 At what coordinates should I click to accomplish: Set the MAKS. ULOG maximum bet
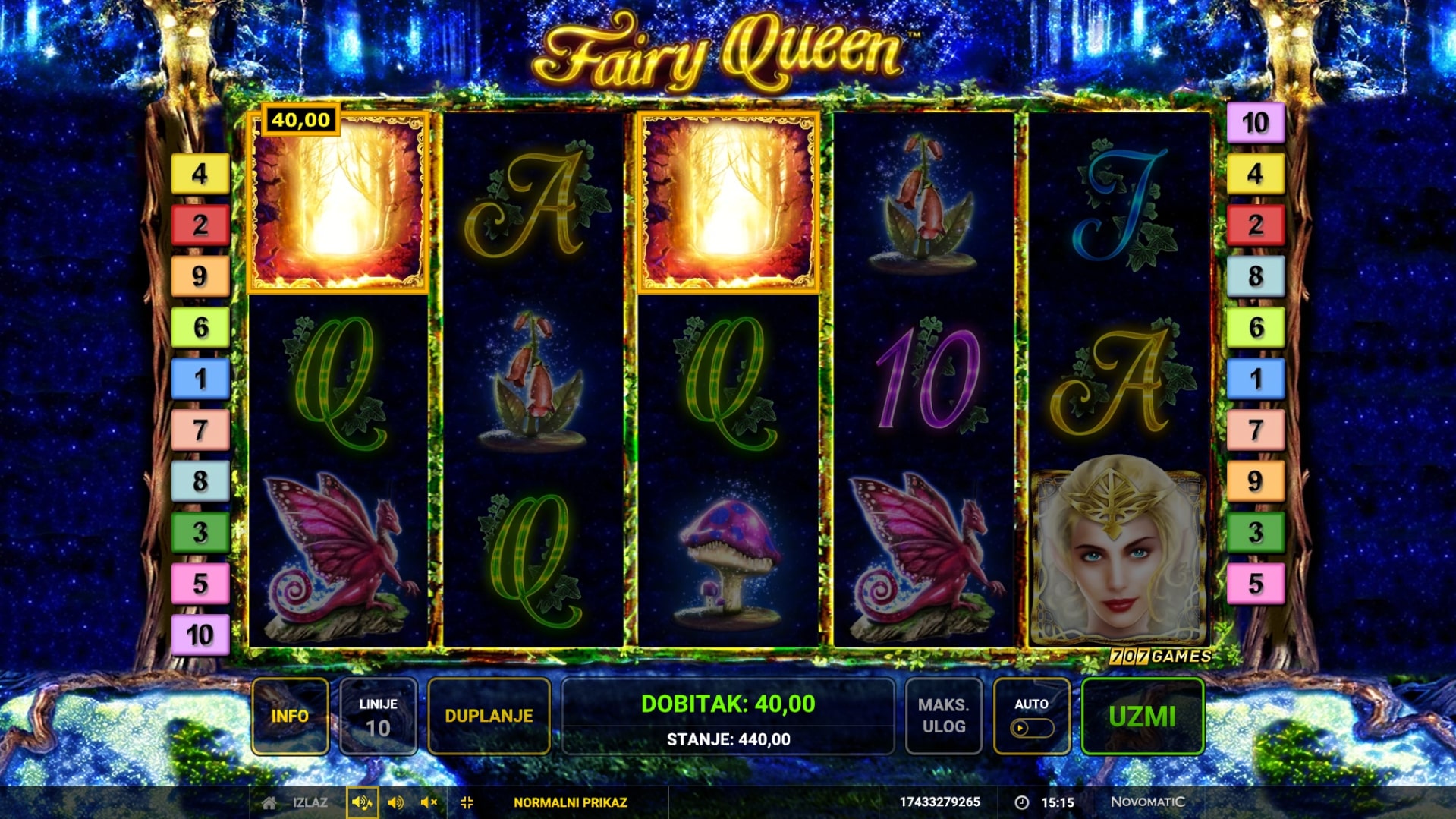pyautogui.click(x=943, y=716)
